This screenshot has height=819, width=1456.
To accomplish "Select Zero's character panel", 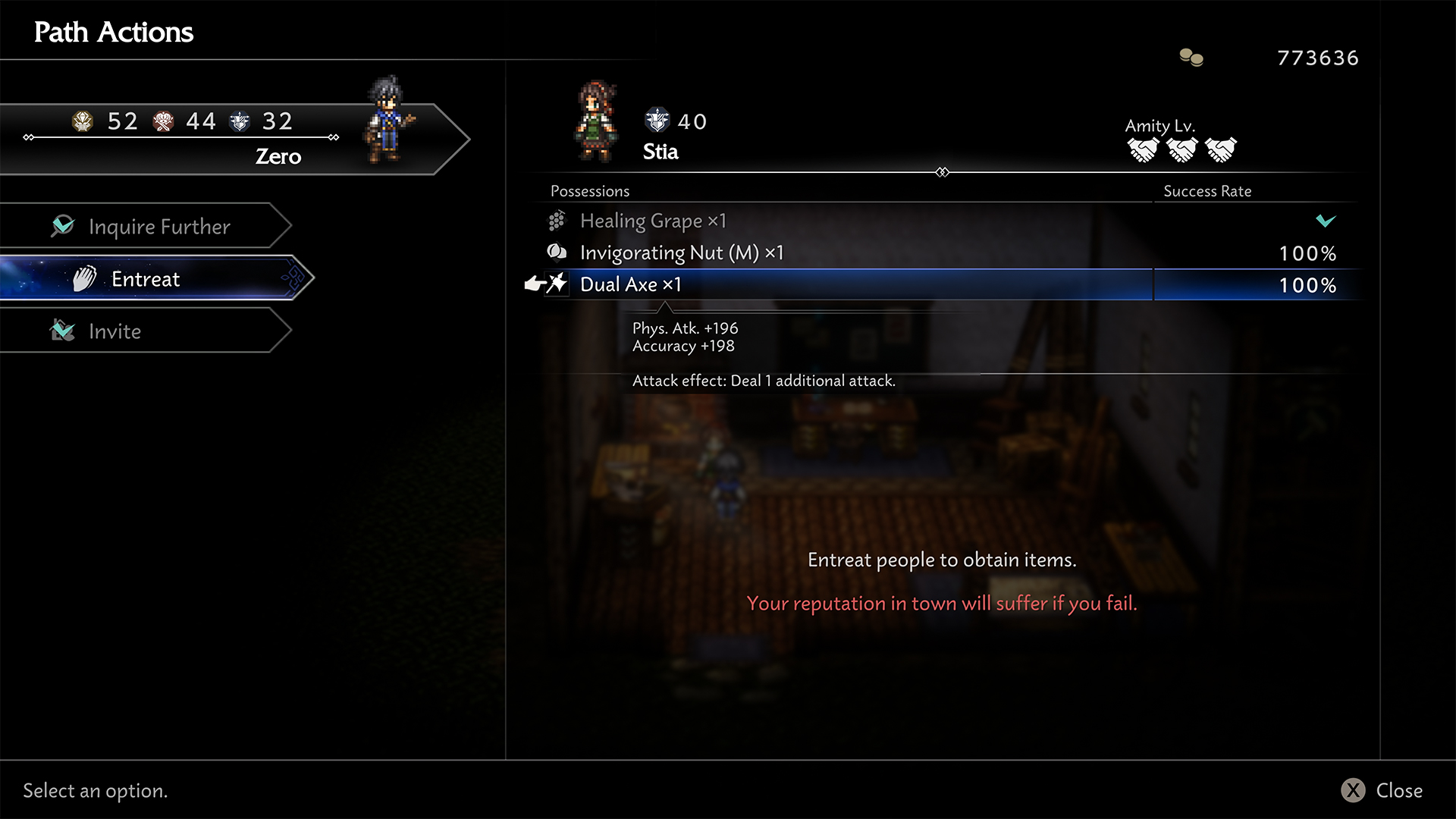I will [x=227, y=139].
